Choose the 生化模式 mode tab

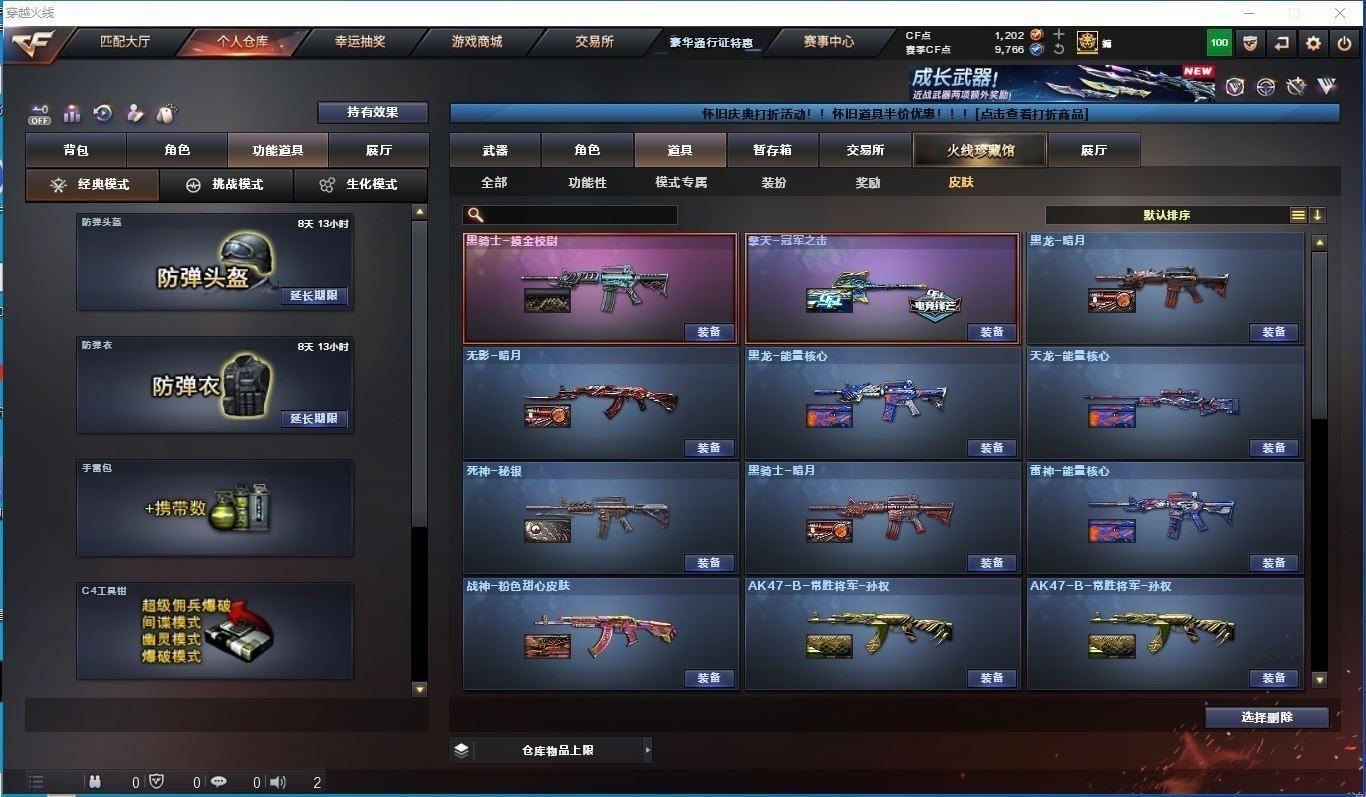[x=360, y=185]
